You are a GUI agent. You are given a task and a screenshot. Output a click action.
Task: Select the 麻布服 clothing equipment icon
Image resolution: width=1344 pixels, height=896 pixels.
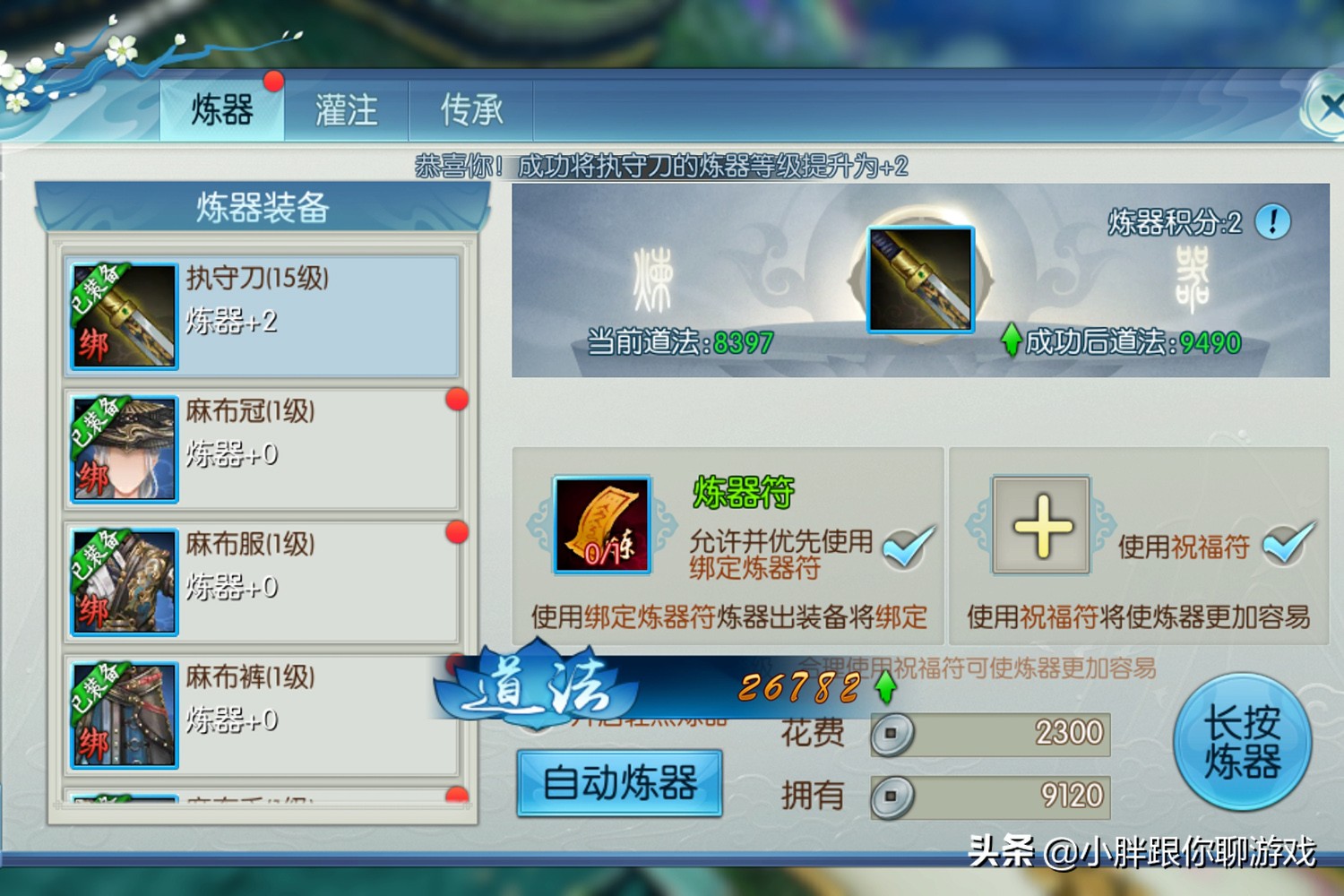tap(124, 581)
